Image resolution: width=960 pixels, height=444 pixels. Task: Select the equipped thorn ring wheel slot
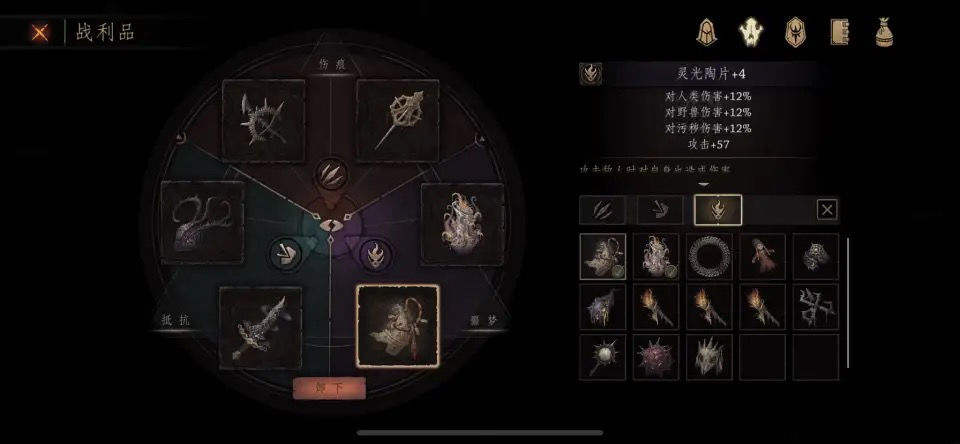(x=263, y=121)
